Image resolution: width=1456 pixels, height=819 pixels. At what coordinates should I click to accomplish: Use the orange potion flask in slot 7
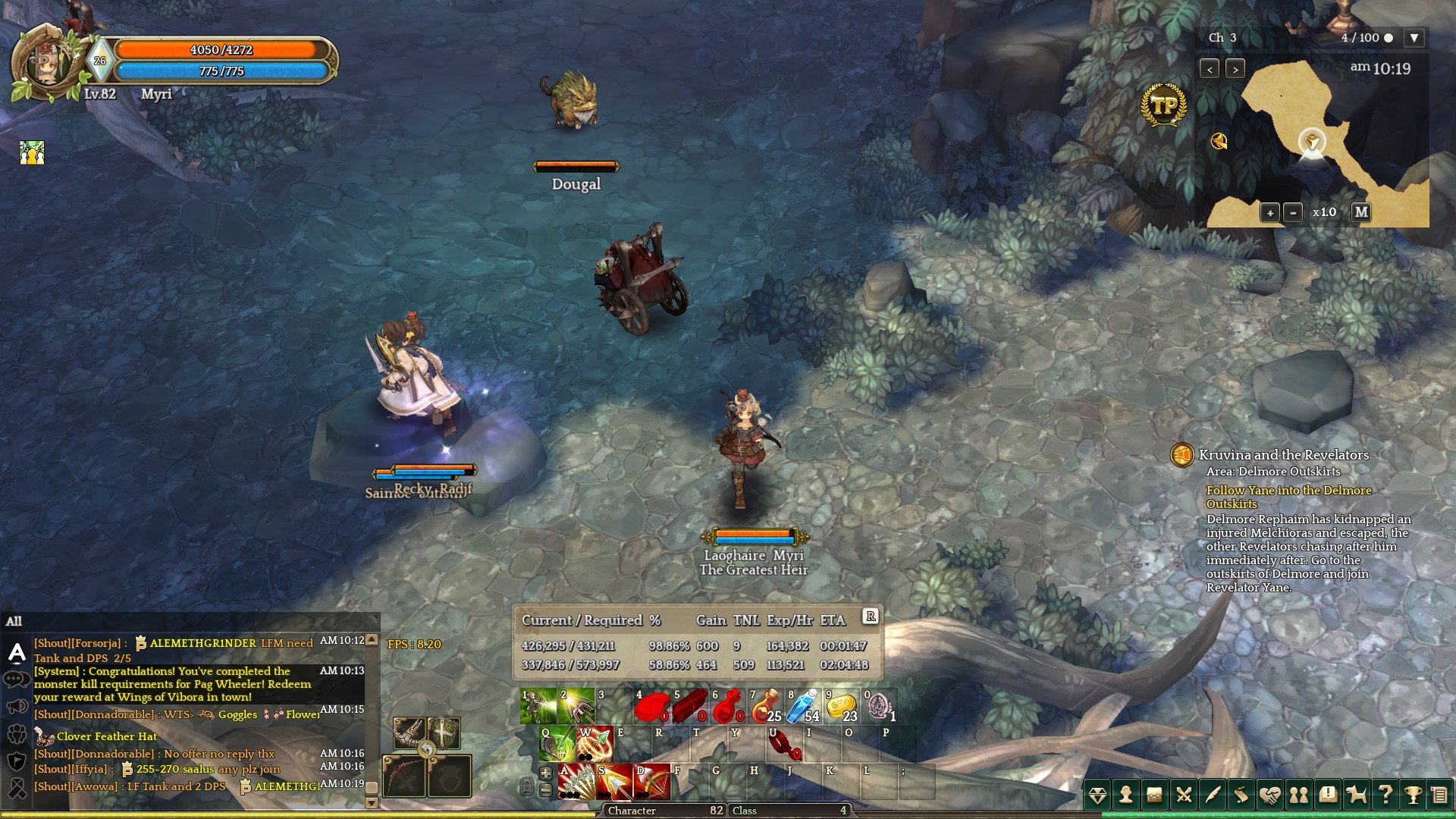pyautogui.click(x=765, y=706)
